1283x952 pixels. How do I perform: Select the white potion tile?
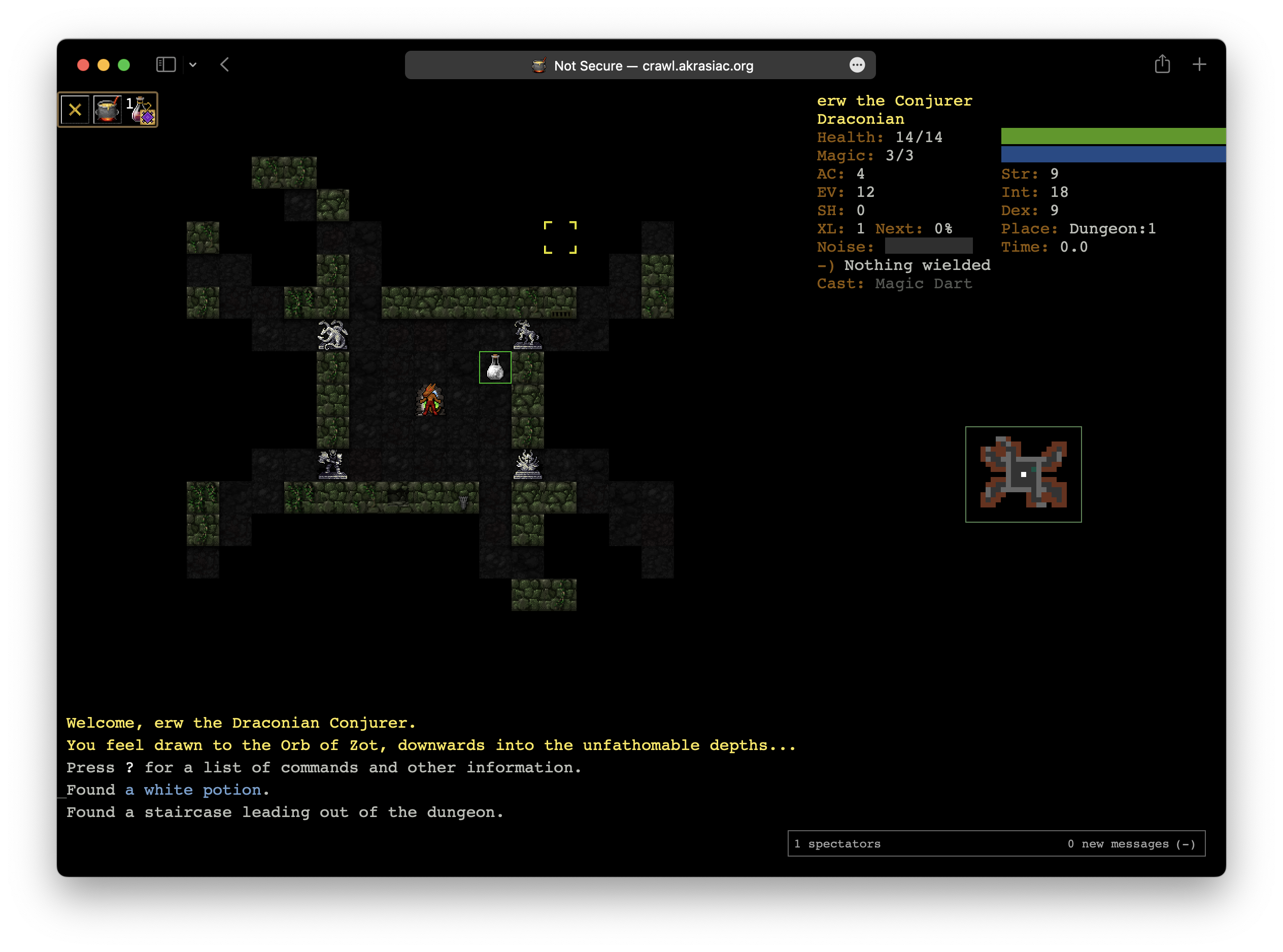click(495, 367)
